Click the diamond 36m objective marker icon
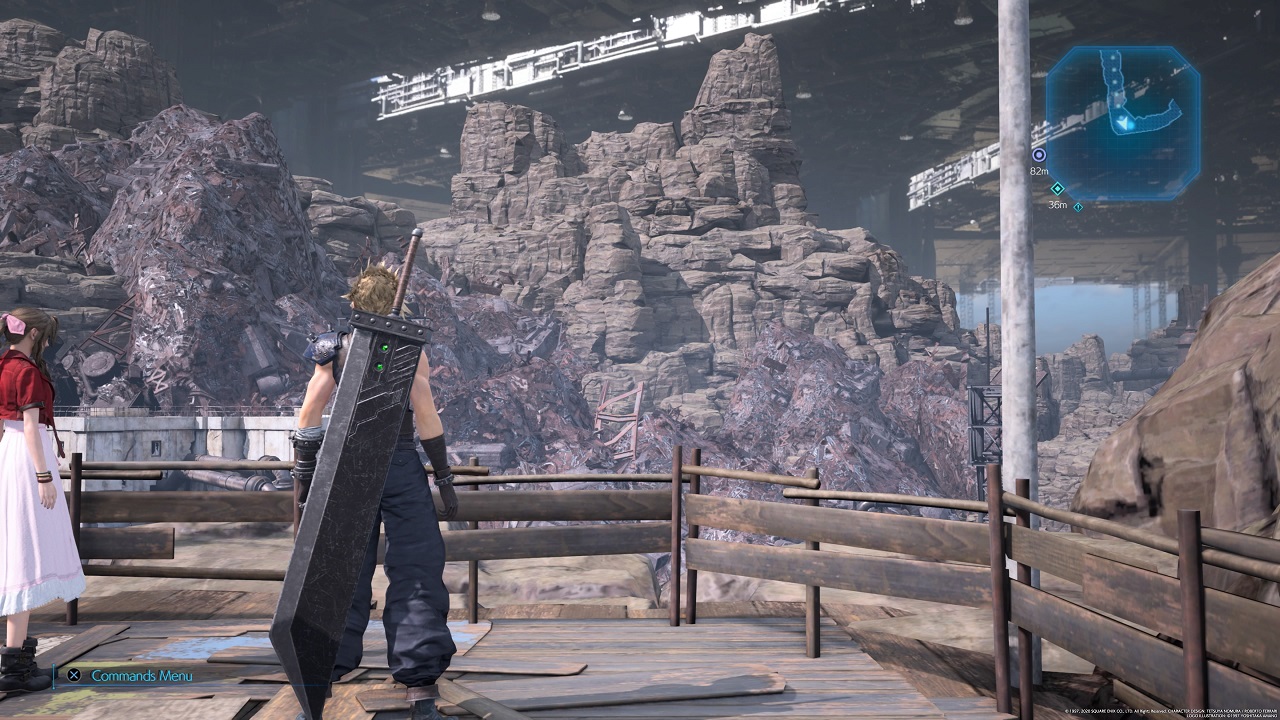Screen dimensions: 1280x720 [1057, 188]
